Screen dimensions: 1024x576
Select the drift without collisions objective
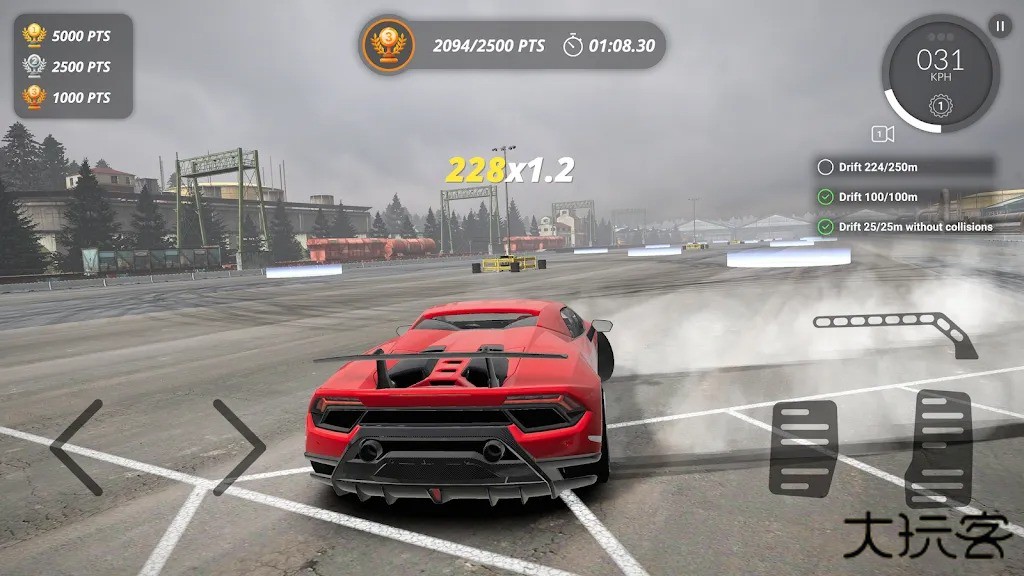(905, 227)
